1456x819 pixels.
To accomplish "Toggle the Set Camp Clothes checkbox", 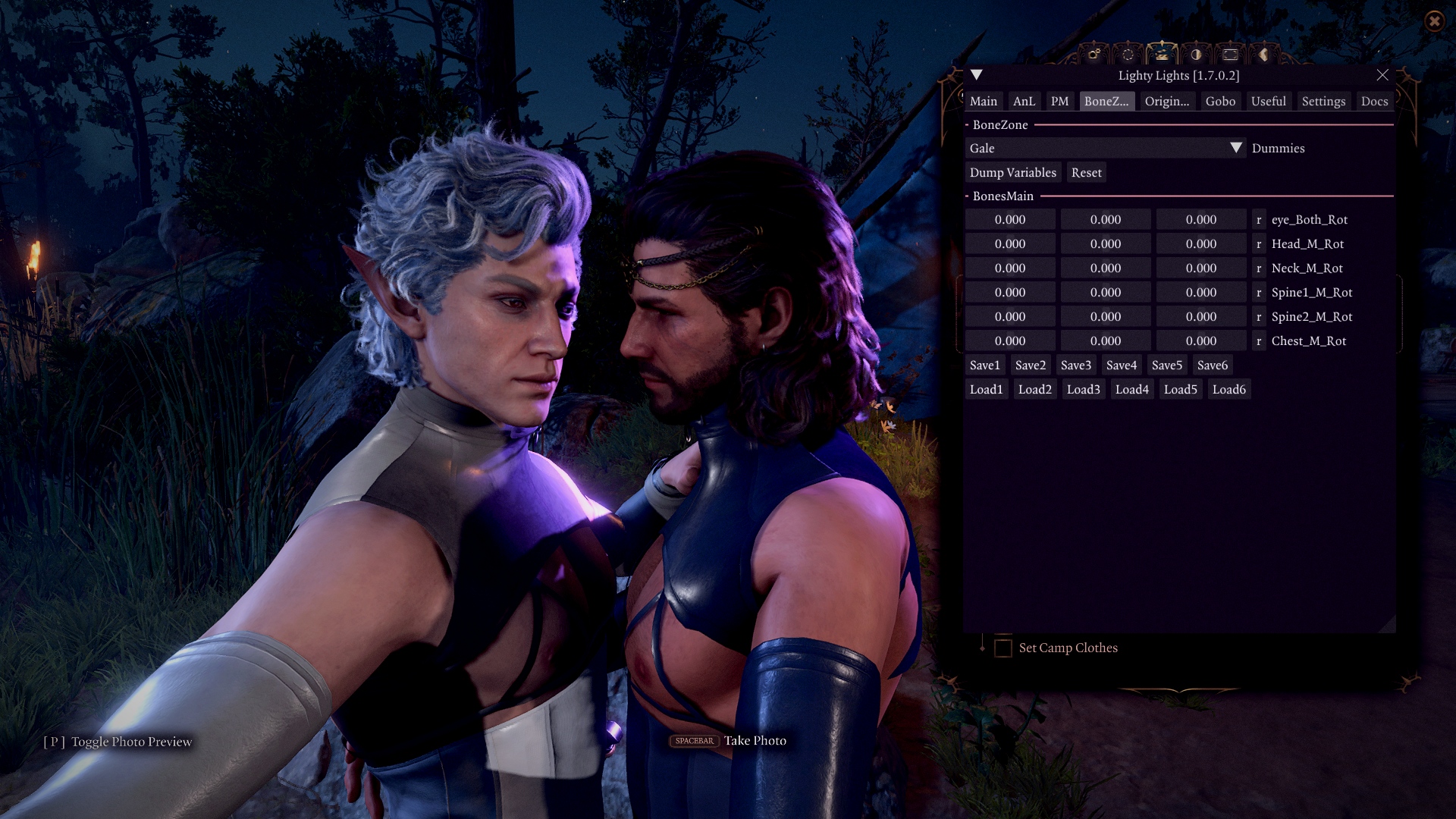I will 1003,648.
